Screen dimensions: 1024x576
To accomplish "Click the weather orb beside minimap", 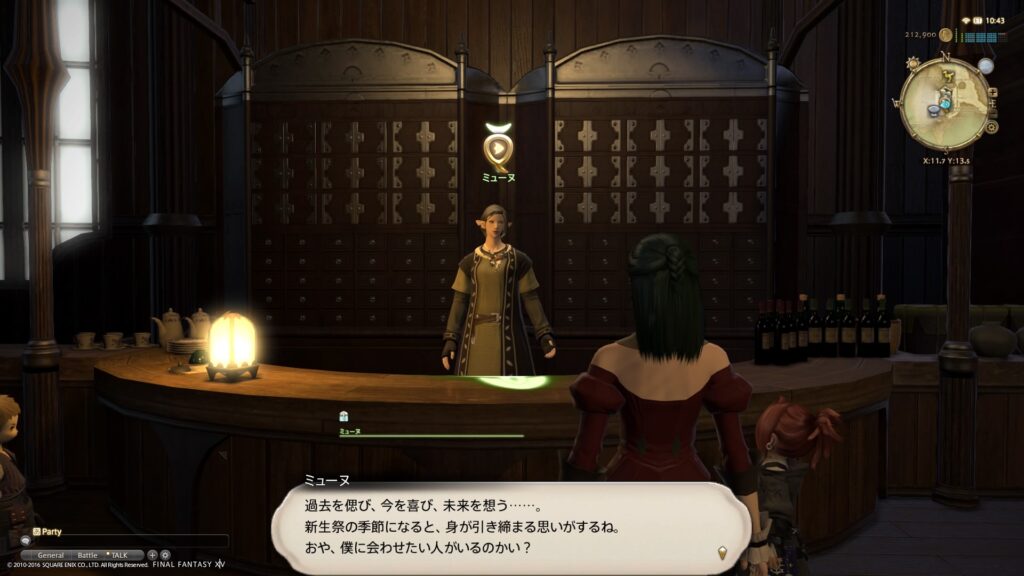I will [986, 66].
